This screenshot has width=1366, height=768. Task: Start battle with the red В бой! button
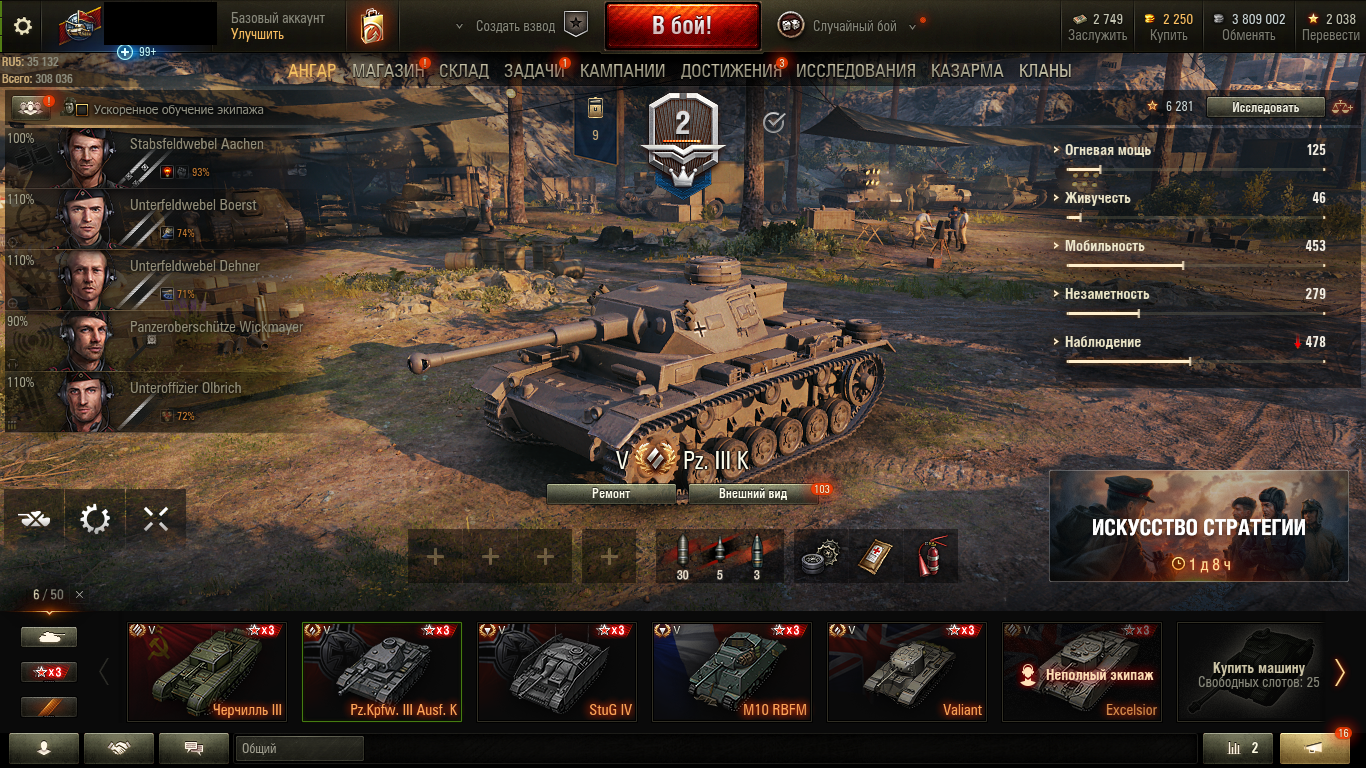point(682,26)
